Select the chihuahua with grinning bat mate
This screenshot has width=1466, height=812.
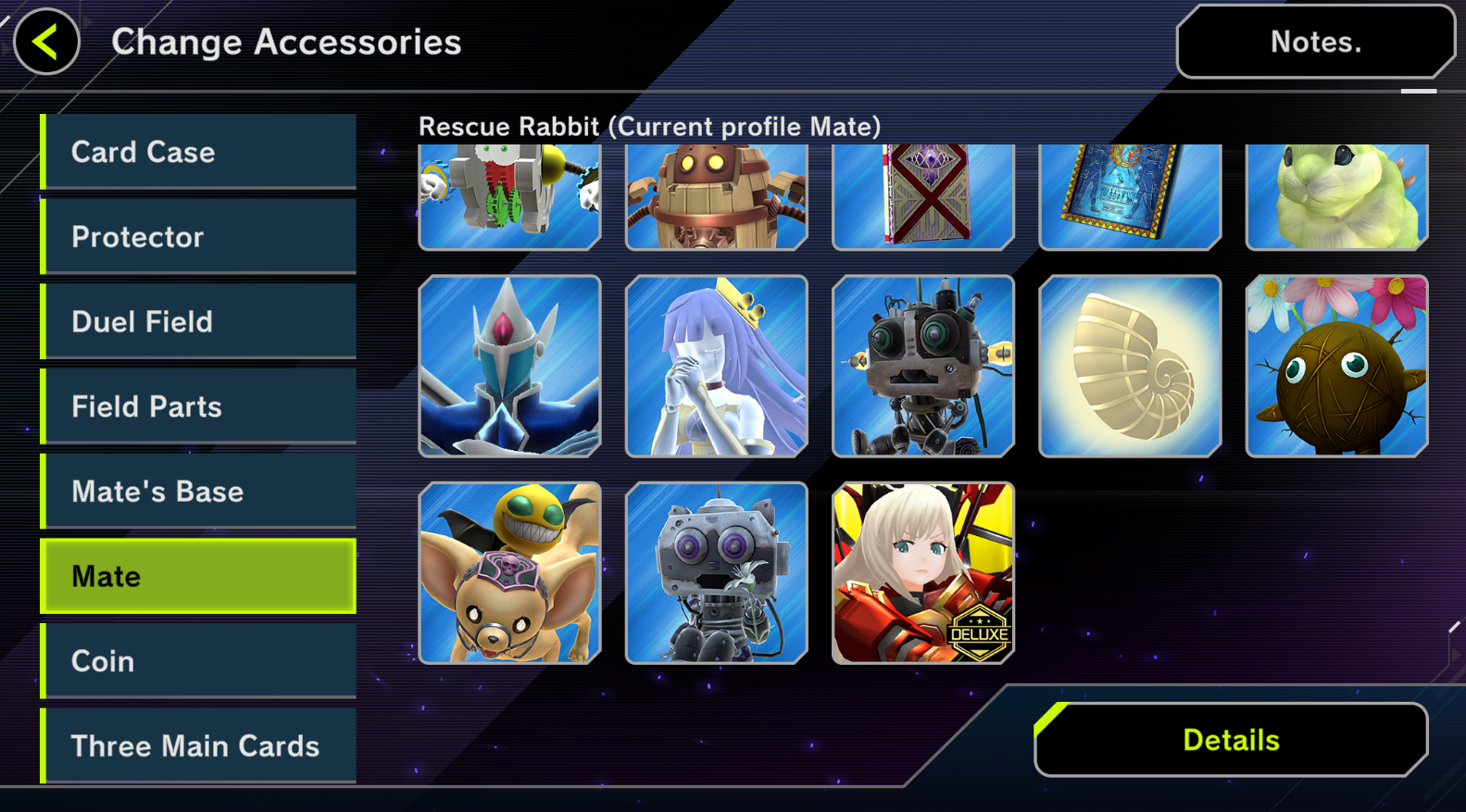509,573
